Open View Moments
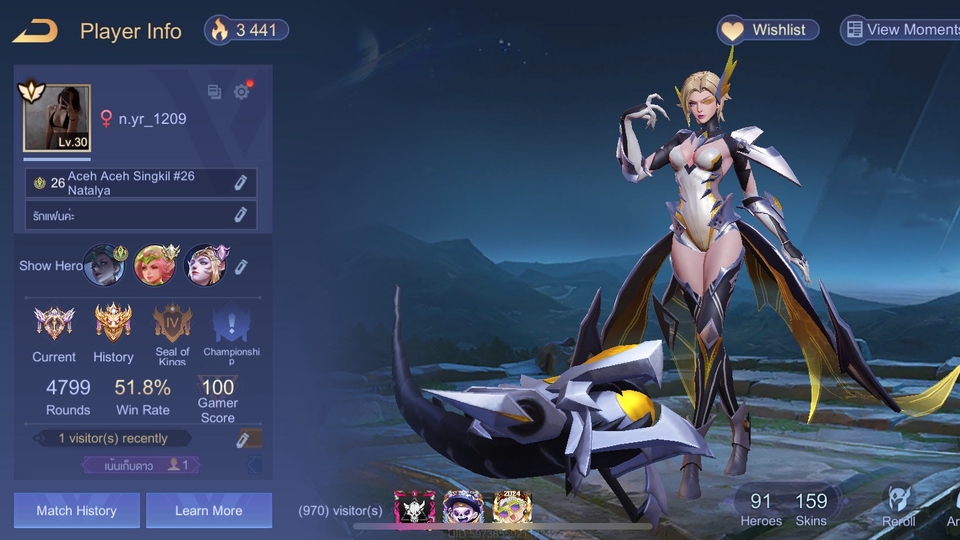This screenshot has height=540, width=960. (x=901, y=30)
